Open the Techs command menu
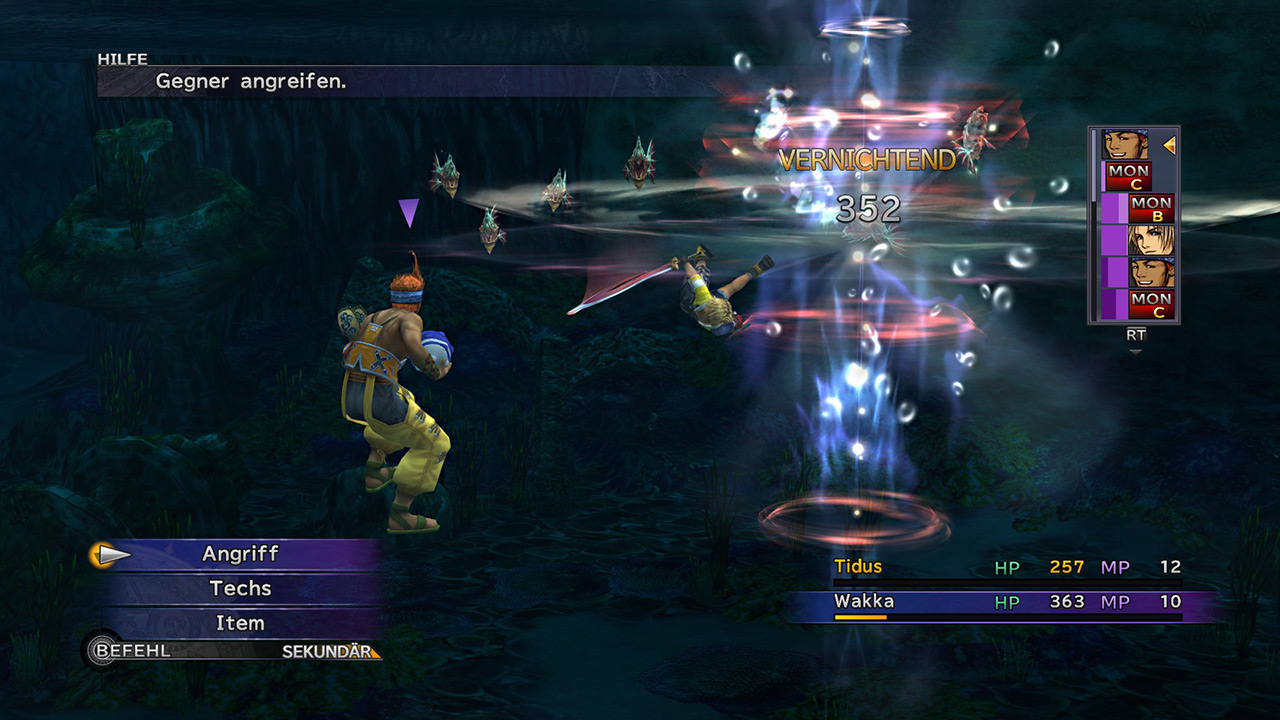This screenshot has height=720, width=1280. tap(241, 589)
